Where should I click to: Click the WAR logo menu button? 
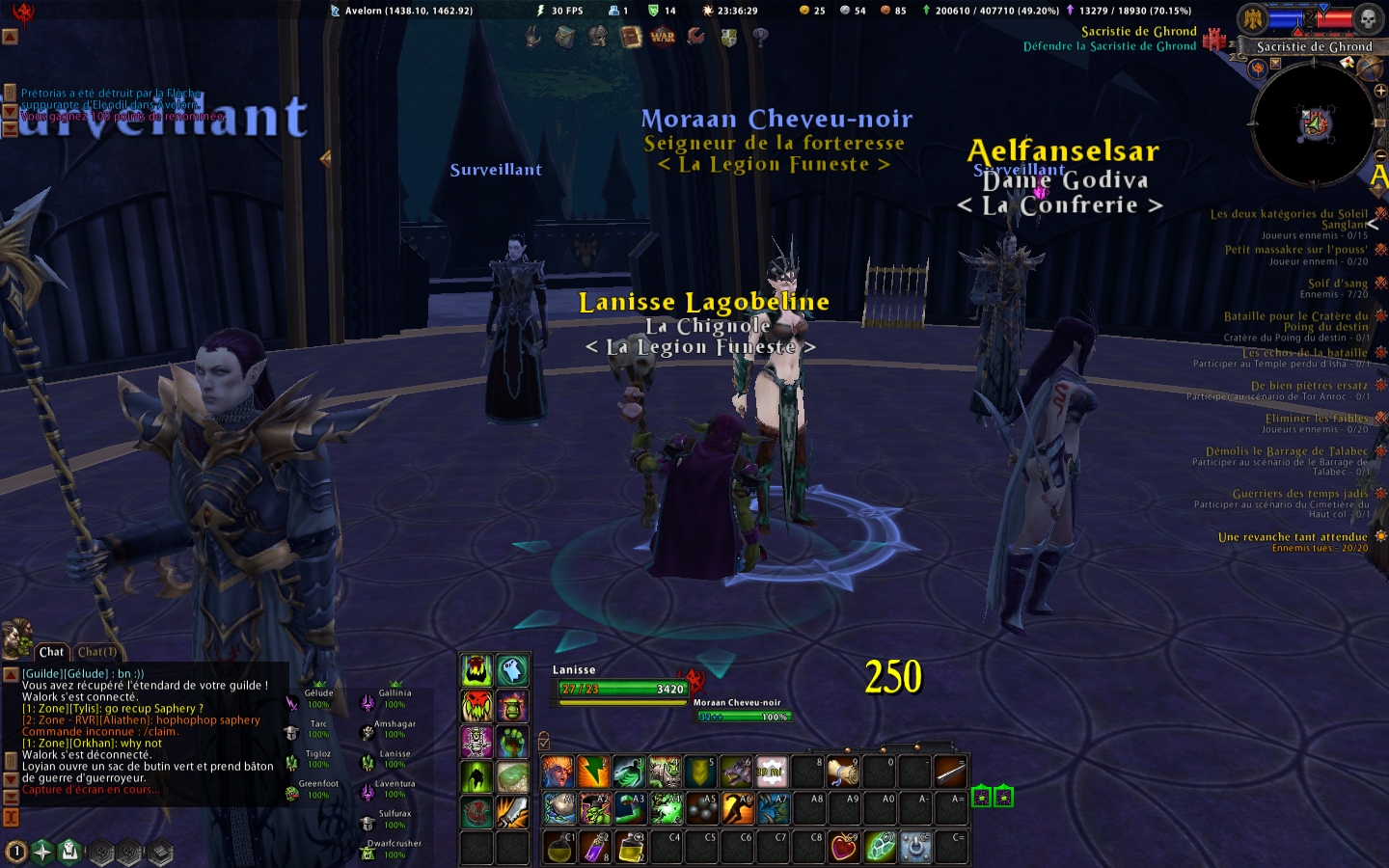tap(663, 37)
